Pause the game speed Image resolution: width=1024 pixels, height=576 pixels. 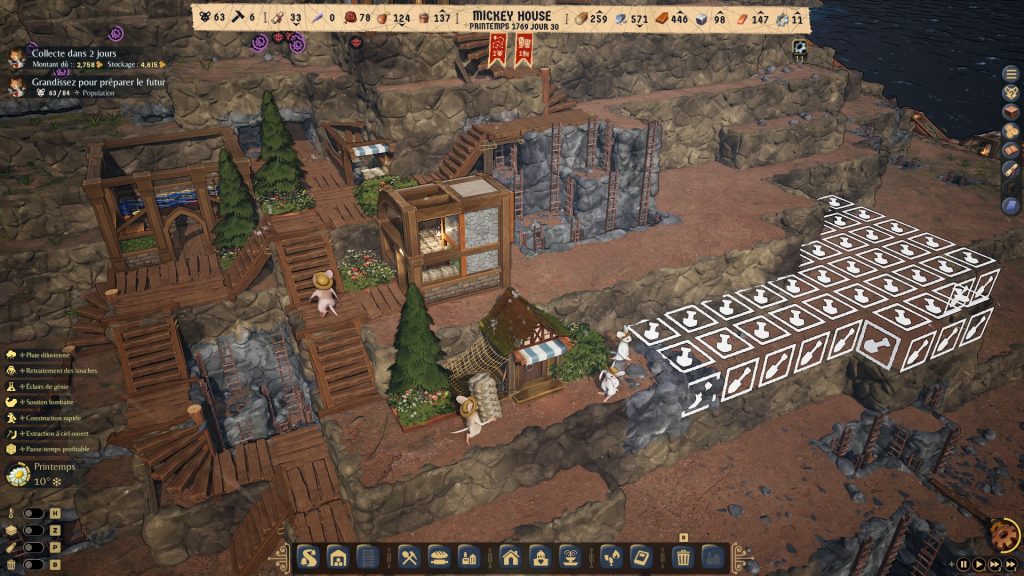coord(964,564)
